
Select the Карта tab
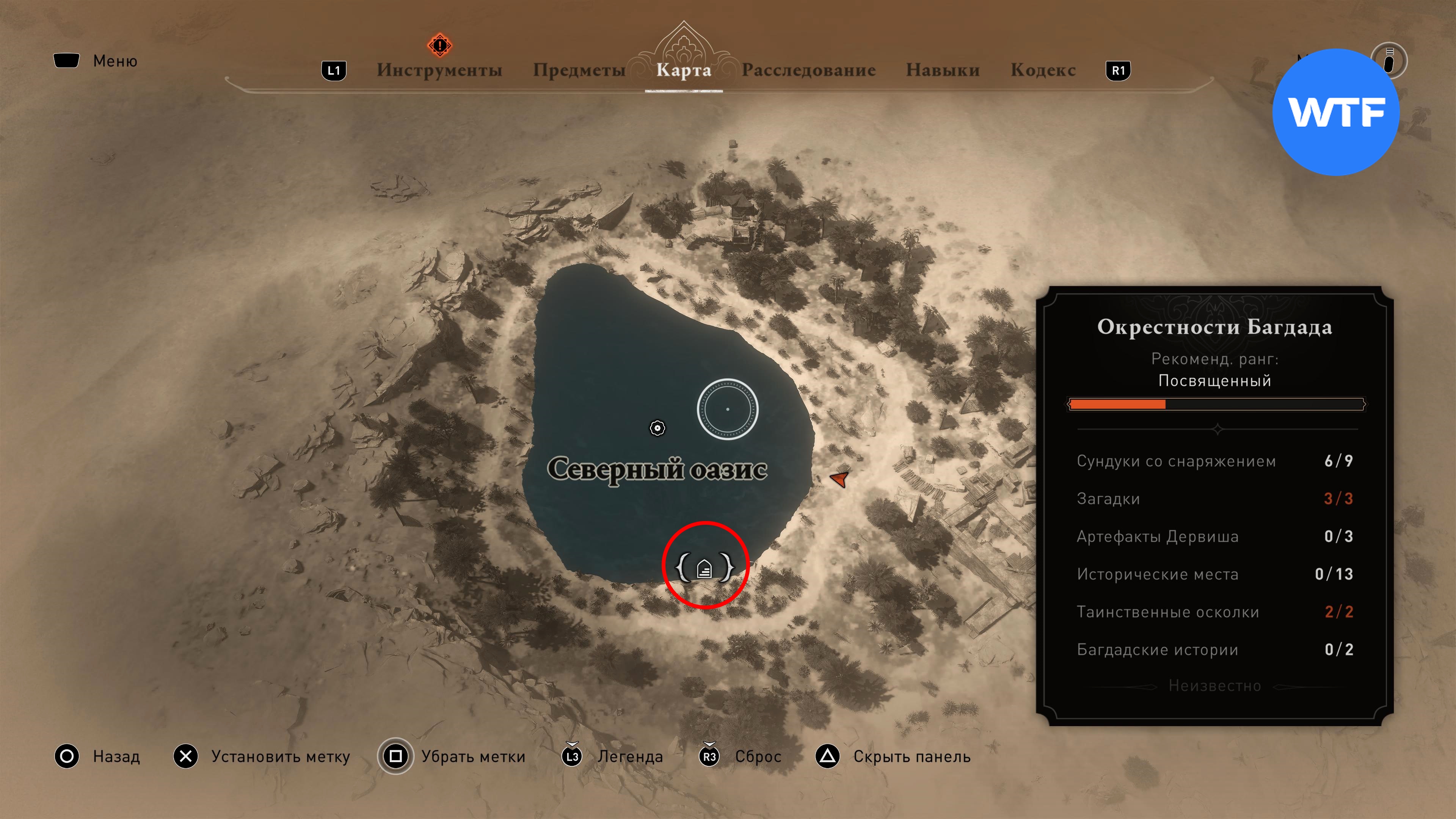tap(683, 70)
